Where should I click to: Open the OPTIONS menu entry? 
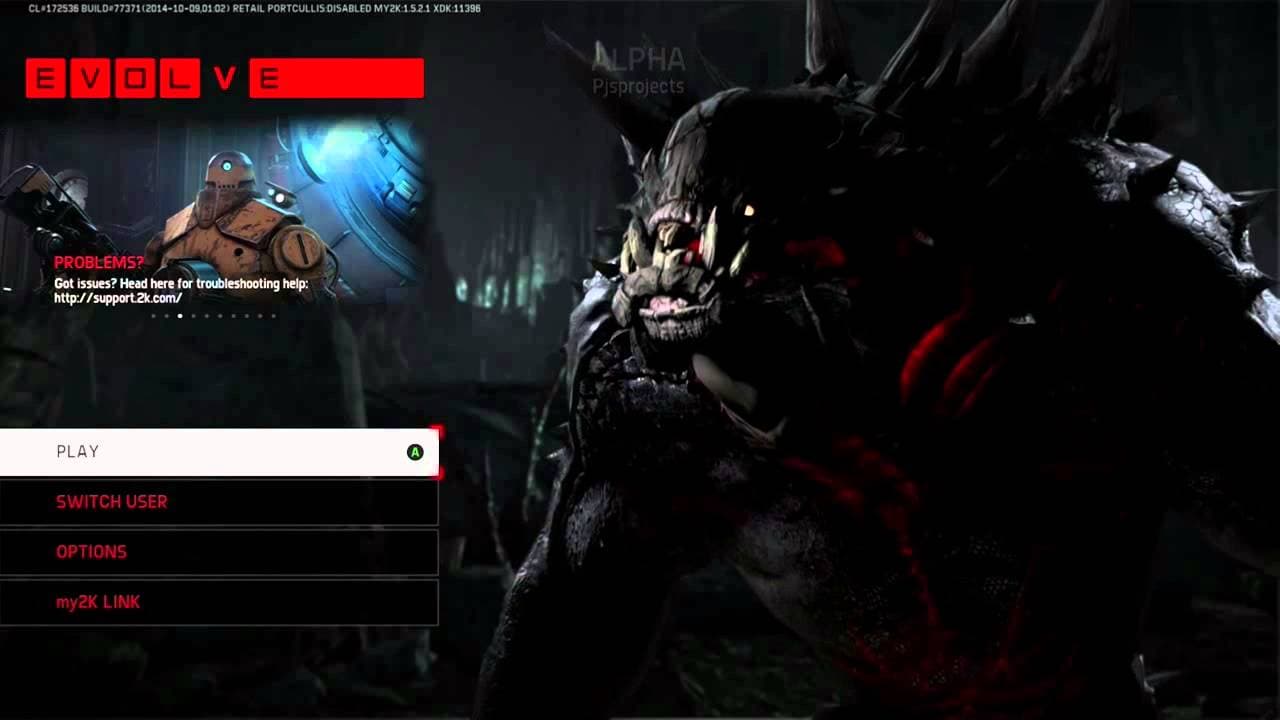point(92,552)
